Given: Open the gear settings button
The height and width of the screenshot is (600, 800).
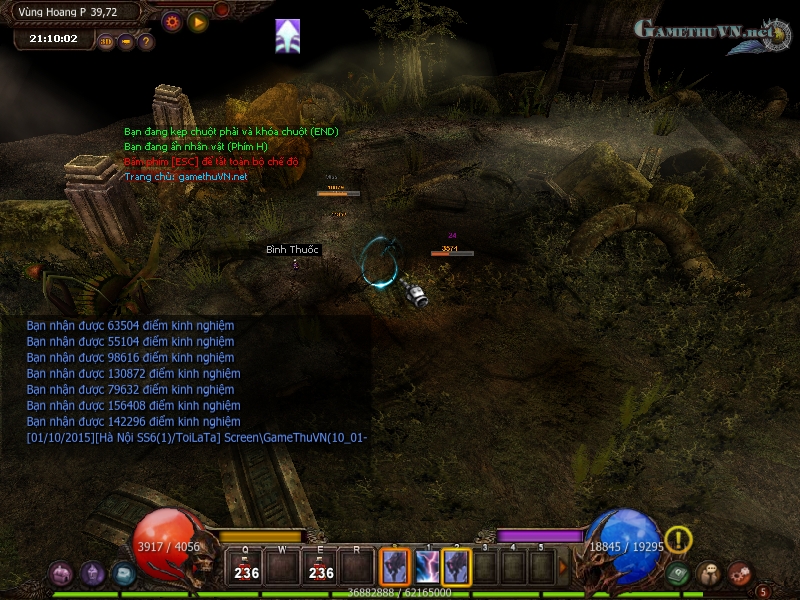Looking at the screenshot, I should (x=172, y=21).
